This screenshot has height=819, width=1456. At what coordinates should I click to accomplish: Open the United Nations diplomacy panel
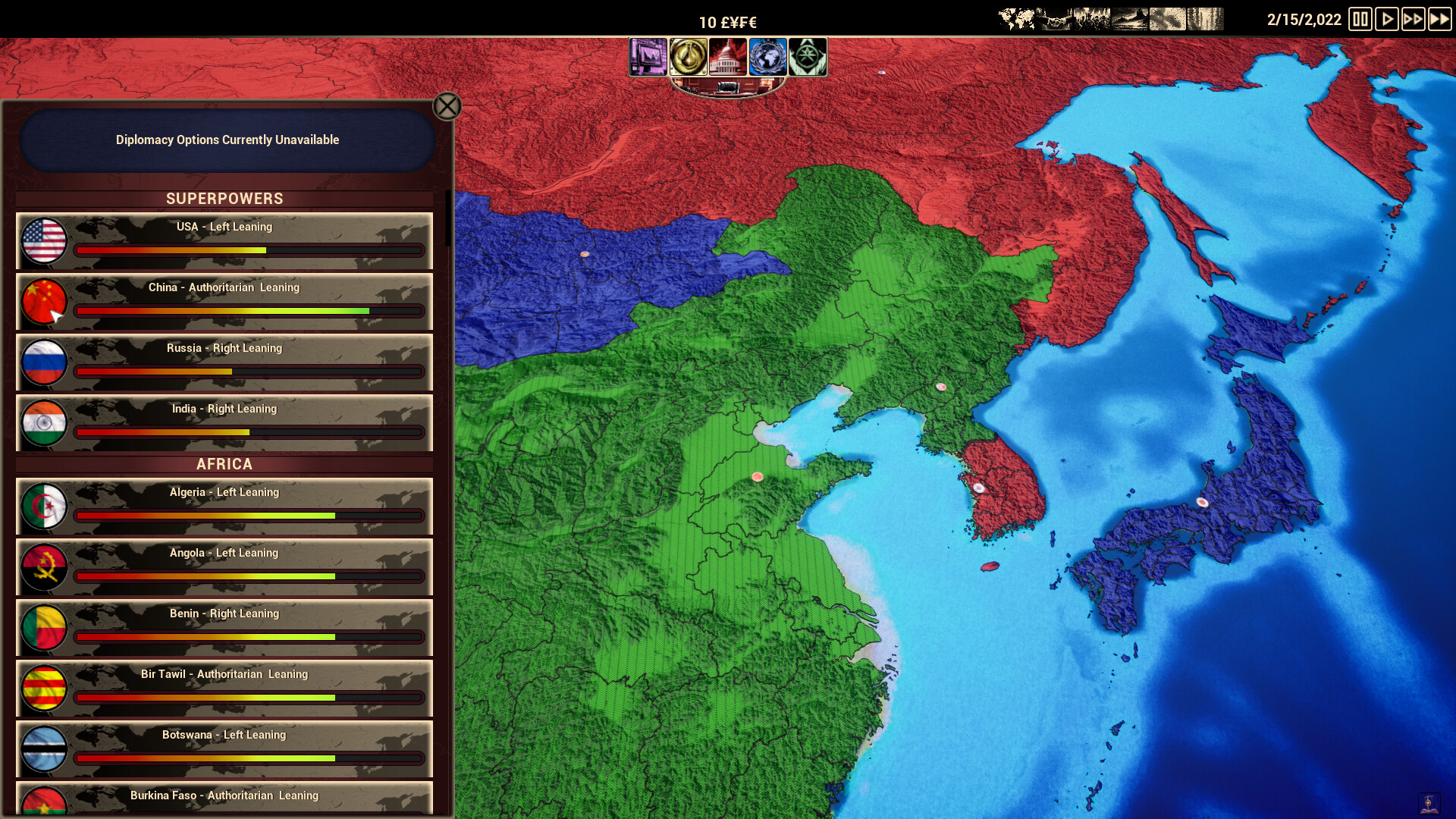tap(768, 57)
